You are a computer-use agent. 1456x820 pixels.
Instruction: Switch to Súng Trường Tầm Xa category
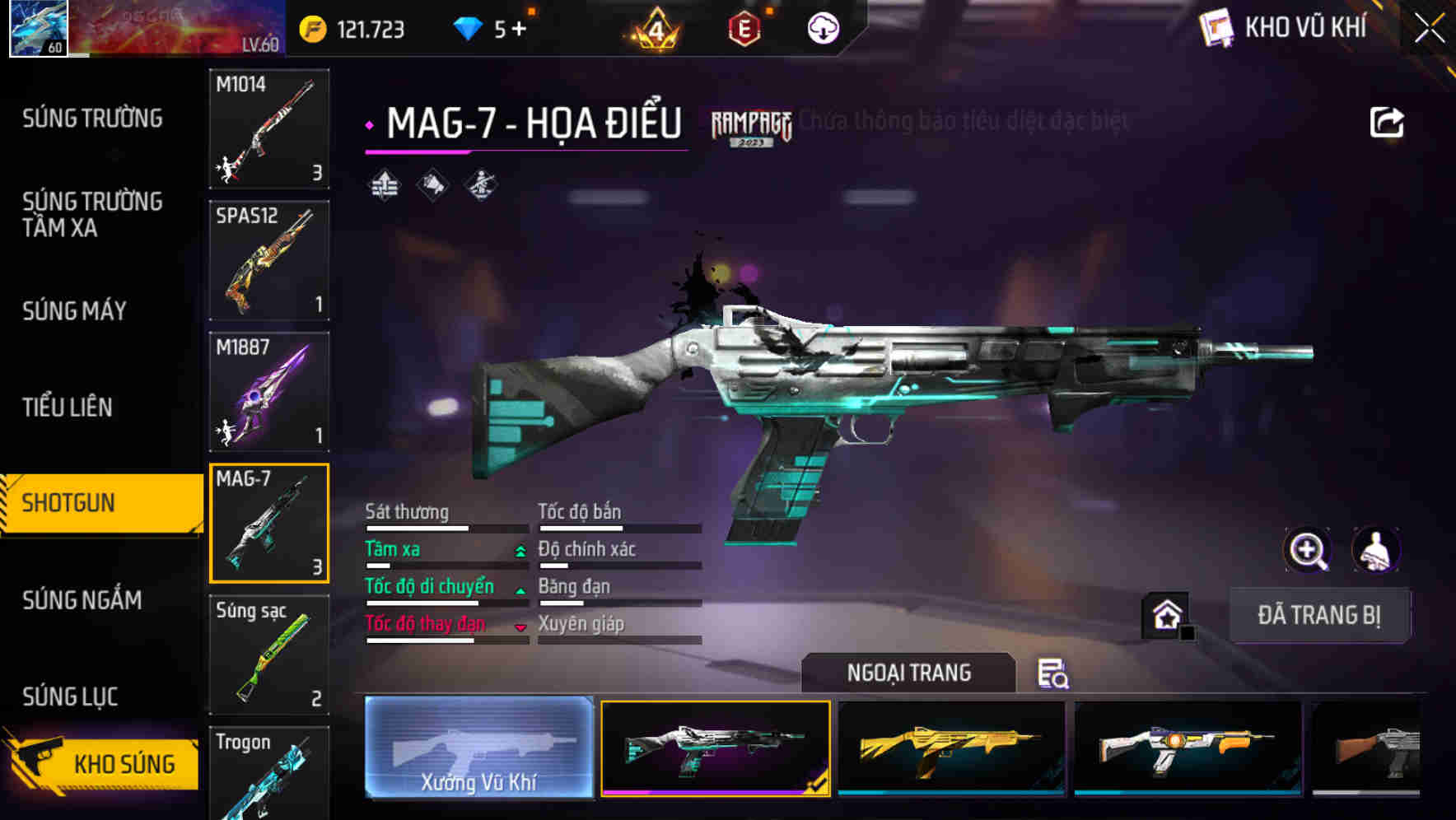tap(92, 214)
